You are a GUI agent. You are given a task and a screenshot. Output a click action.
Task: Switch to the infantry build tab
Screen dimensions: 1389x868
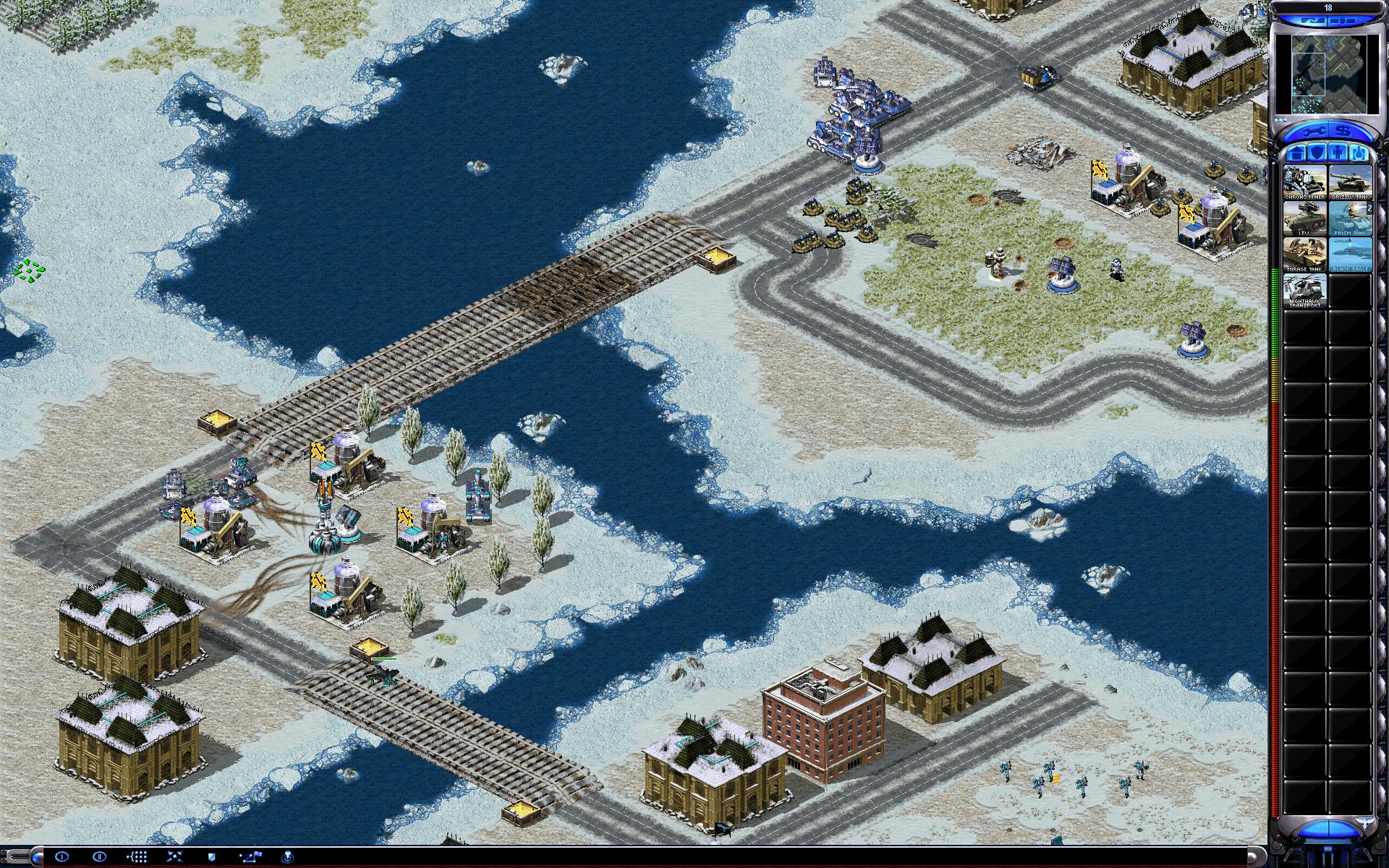click(x=1338, y=153)
